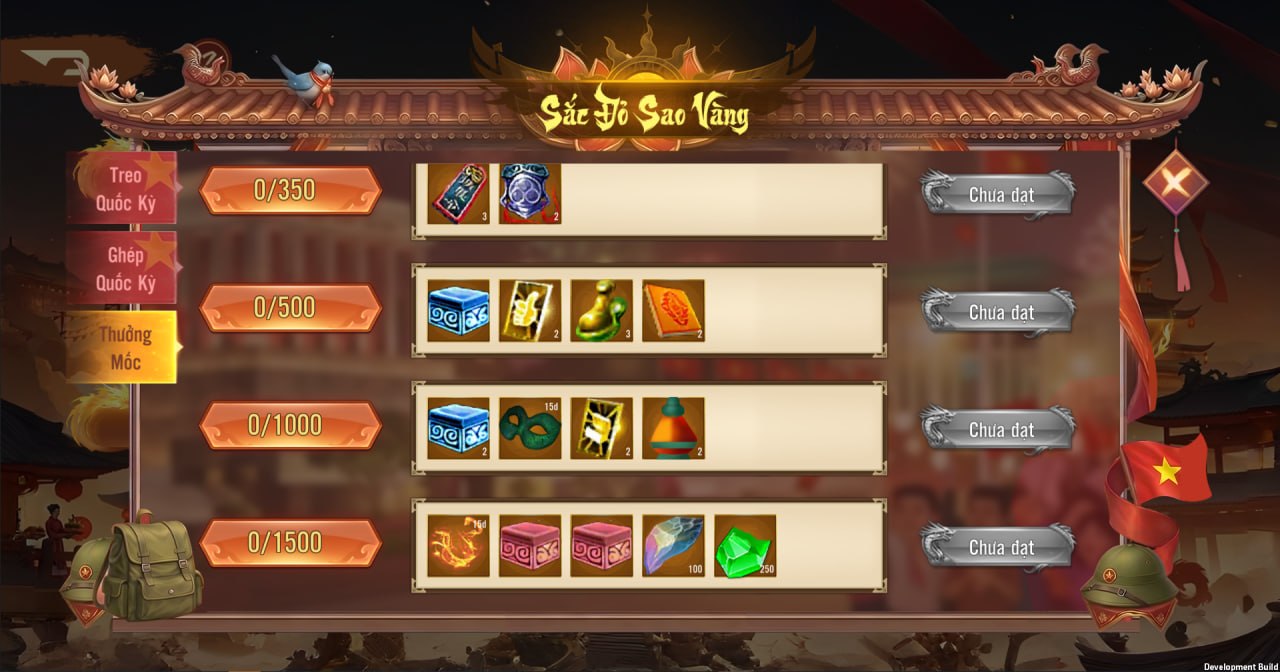View the purple demon mask reward

[530, 193]
